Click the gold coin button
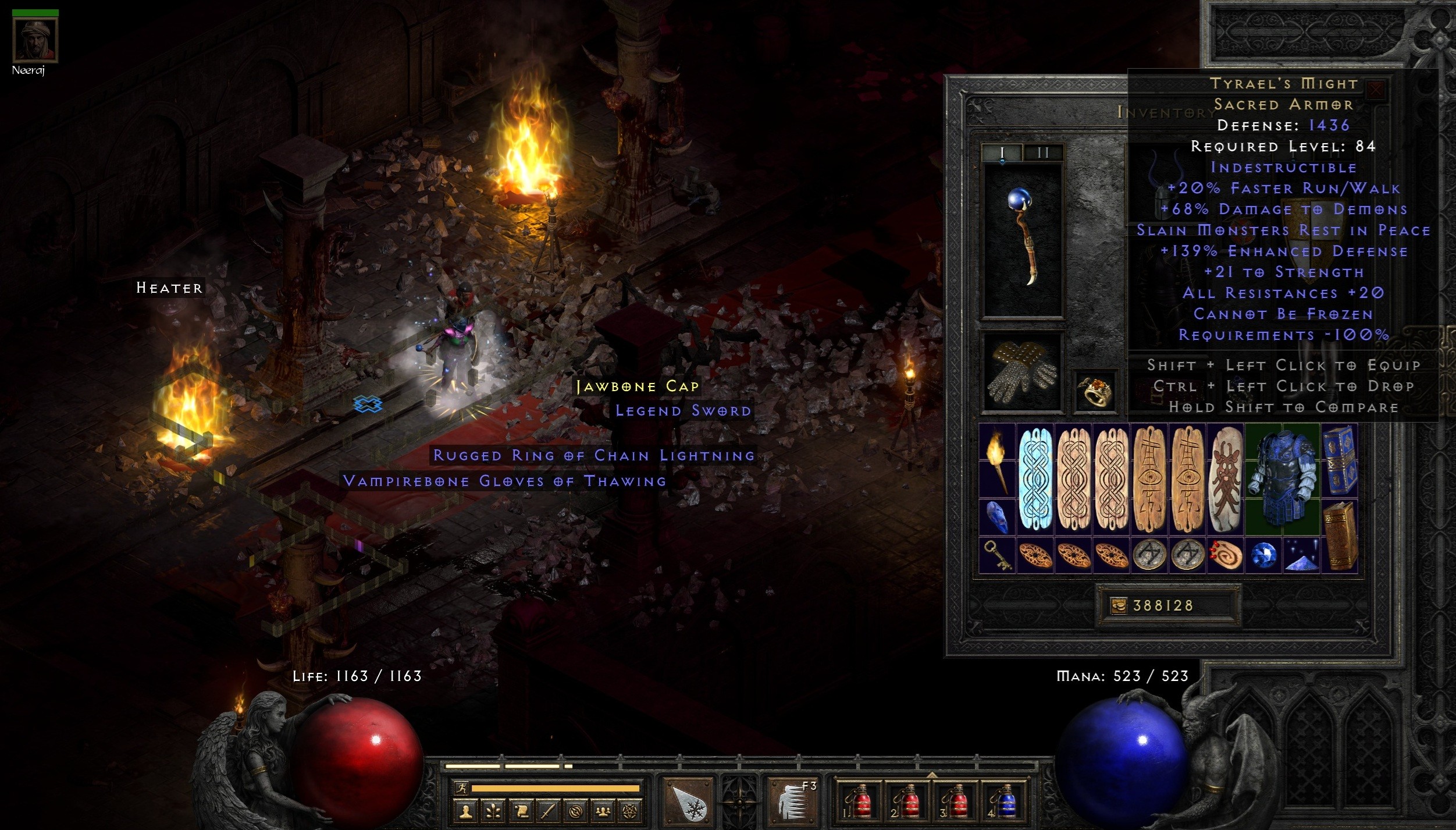The width and height of the screenshot is (1456, 830). pos(1118,606)
